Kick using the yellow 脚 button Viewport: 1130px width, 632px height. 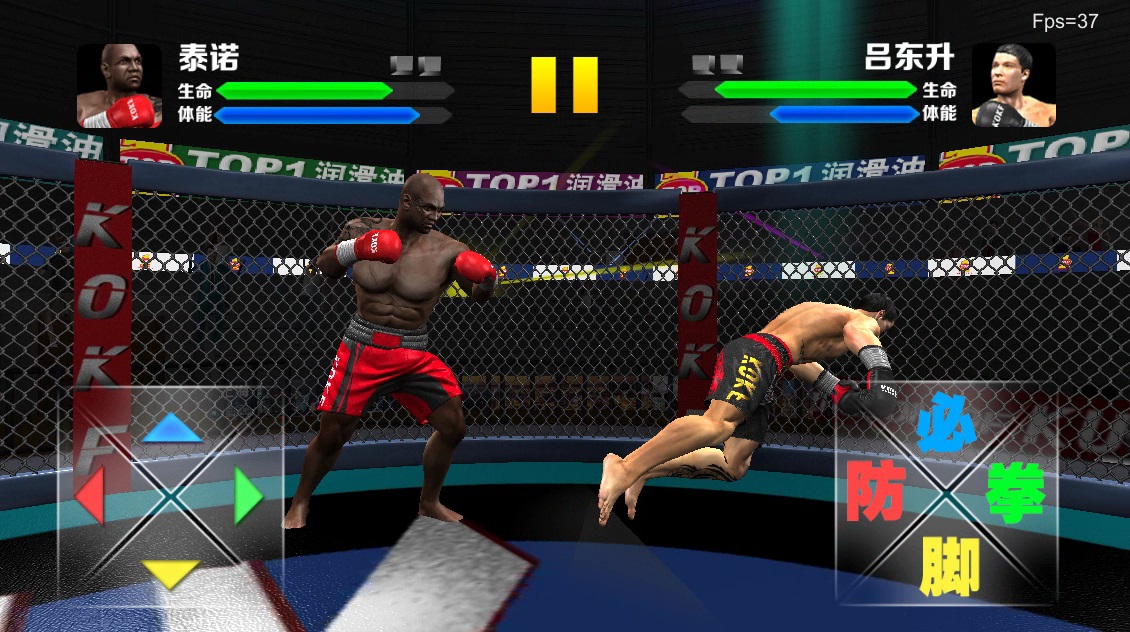[949, 564]
